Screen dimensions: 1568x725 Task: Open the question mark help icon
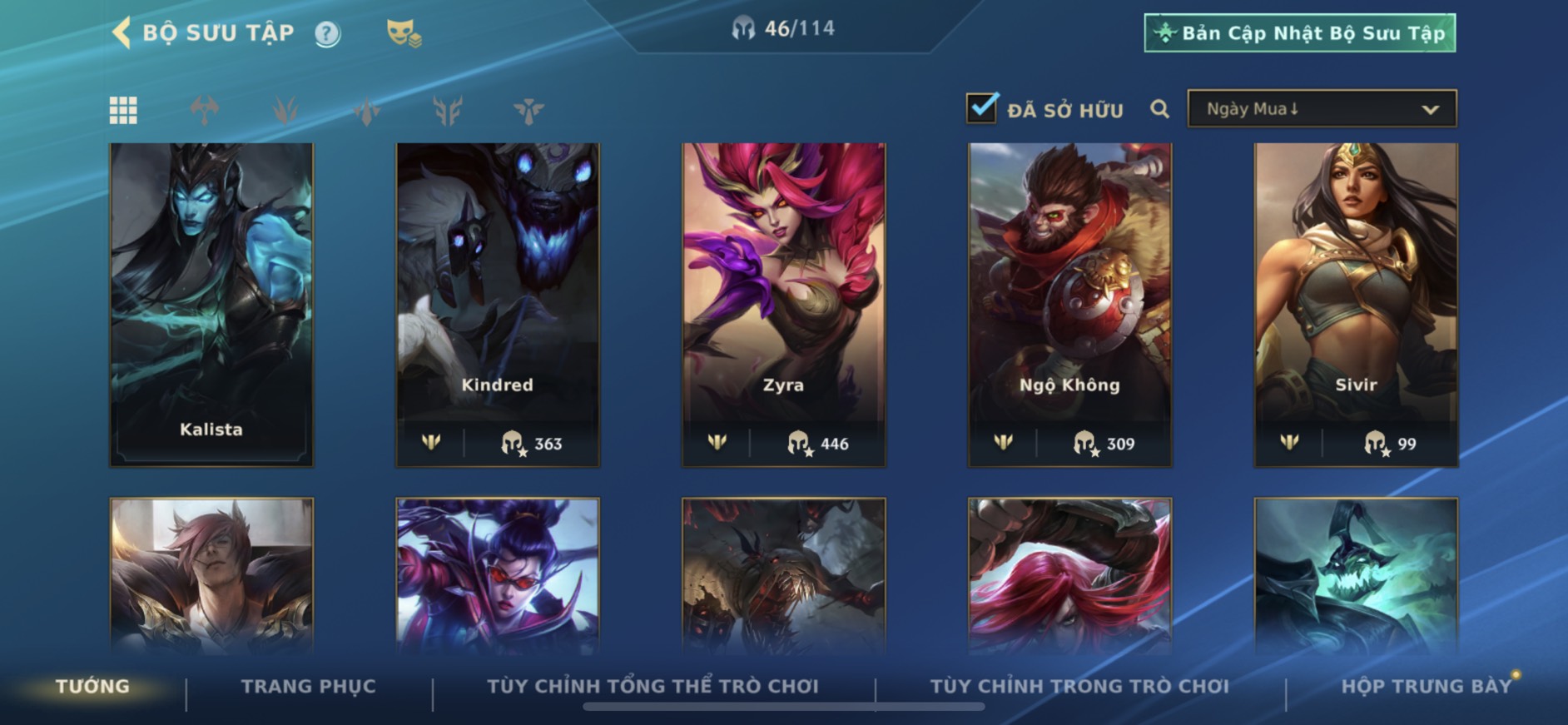point(327,34)
